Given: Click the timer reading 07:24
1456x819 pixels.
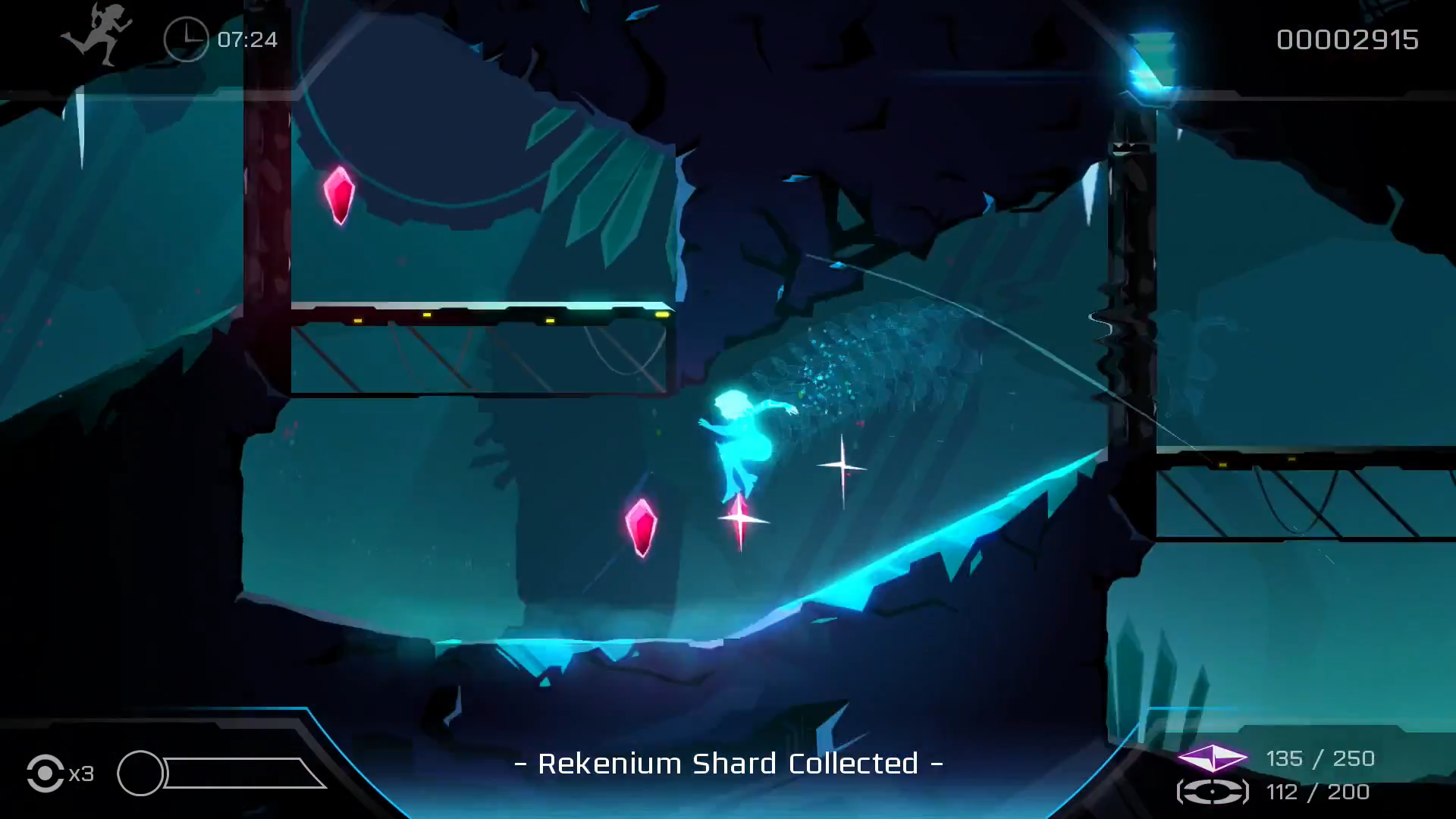Looking at the screenshot, I should 244,39.
